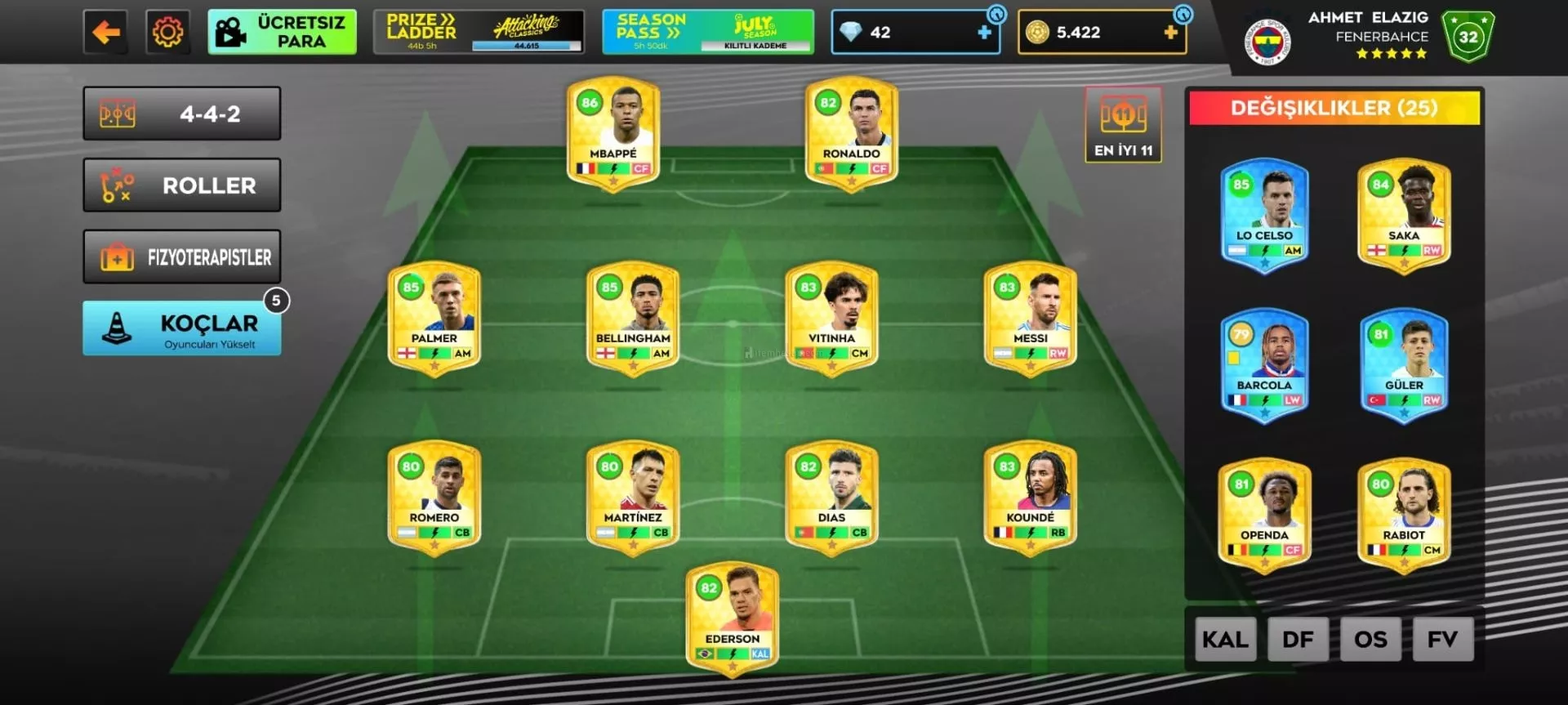Open the Roller menu
1568x705 pixels.
pos(182,185)
